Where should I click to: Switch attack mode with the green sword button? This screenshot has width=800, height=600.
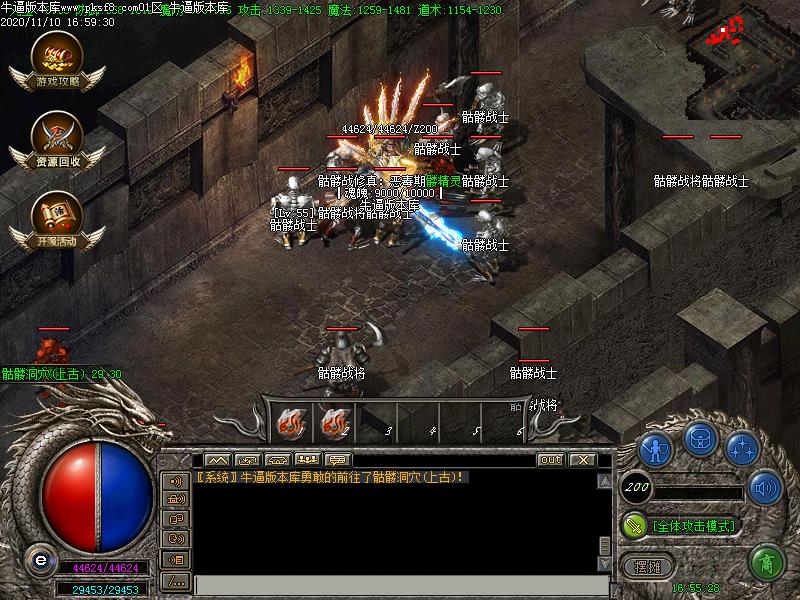pyautogui.click(x=634, y=524)
